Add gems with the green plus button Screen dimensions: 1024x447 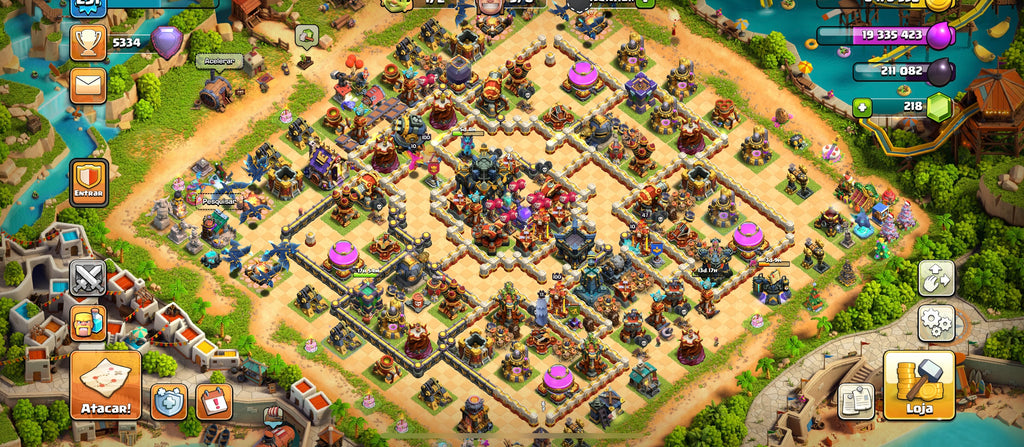[x=863, y=106]
